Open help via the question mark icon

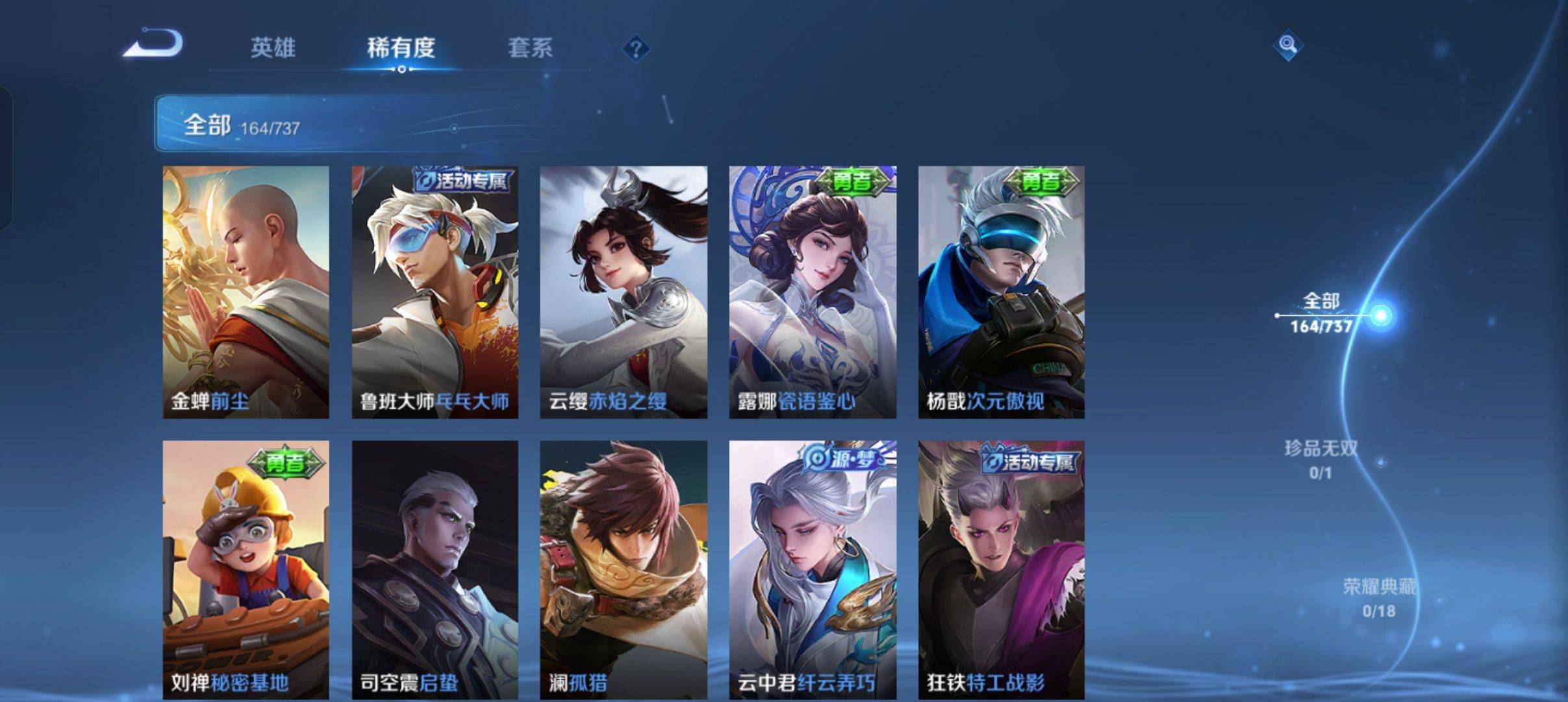point(638,48)
